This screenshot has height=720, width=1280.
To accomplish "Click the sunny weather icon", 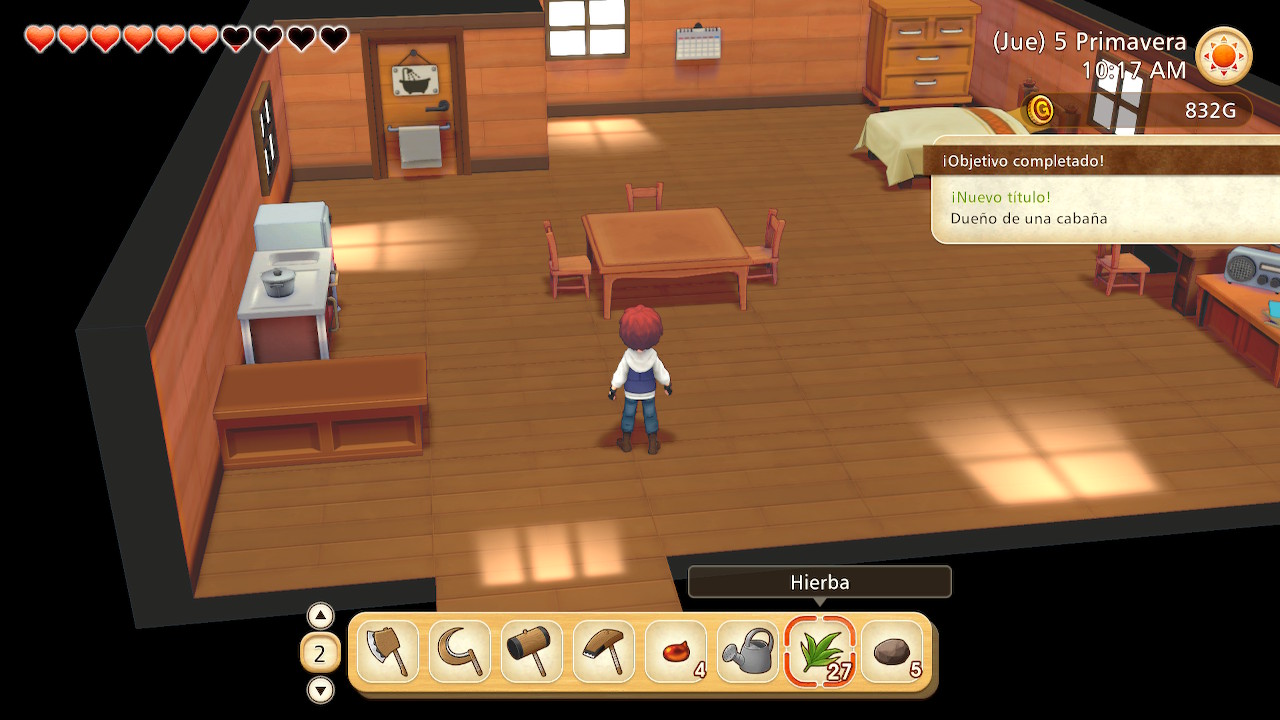I will click(1224, 56).
